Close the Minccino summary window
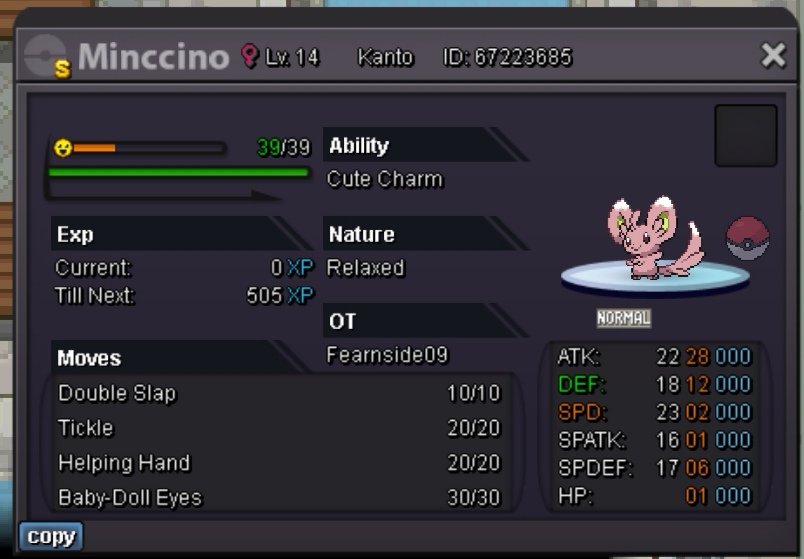 tap(773, 56)
